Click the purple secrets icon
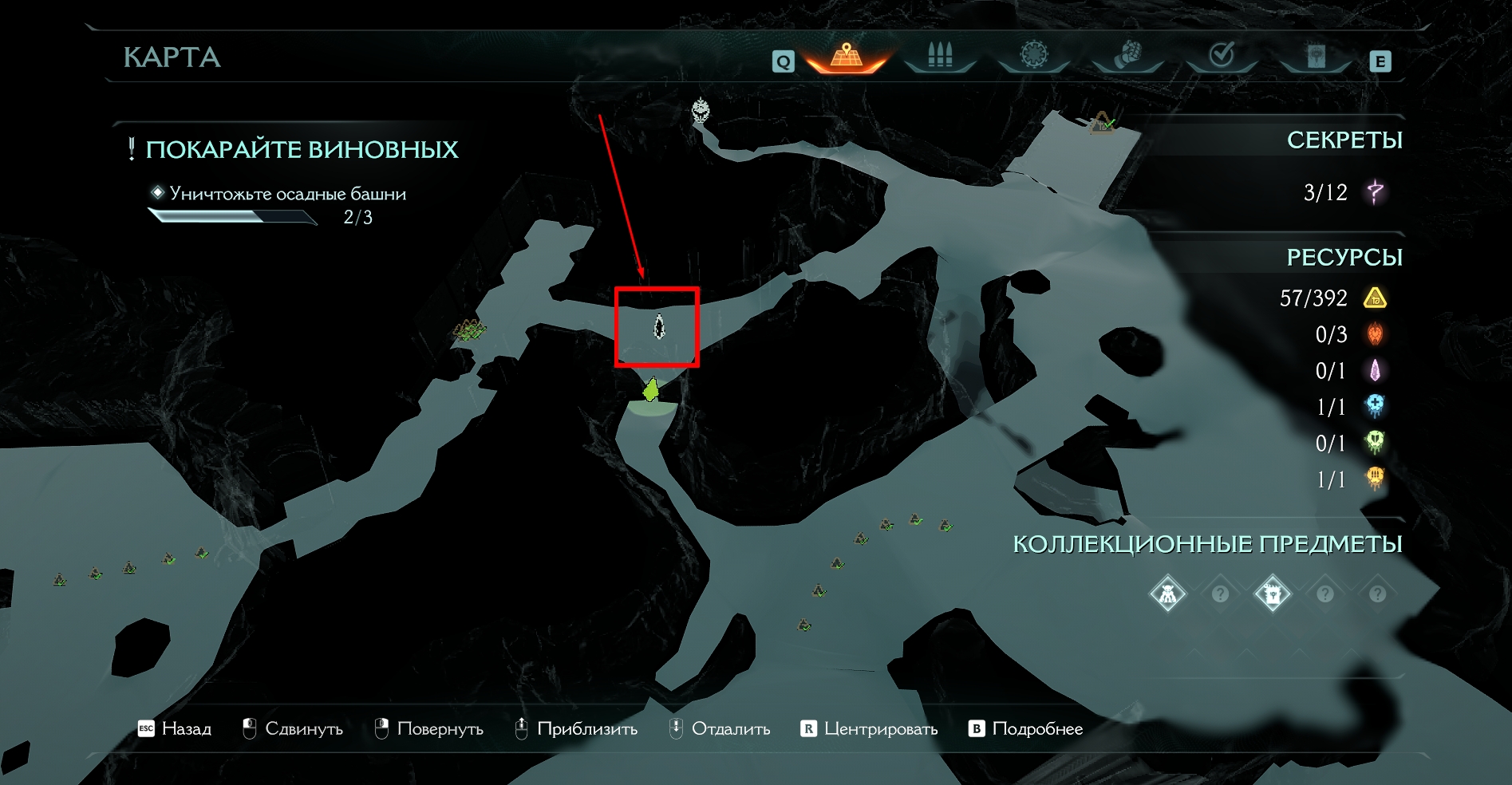 coord(1375,192)
